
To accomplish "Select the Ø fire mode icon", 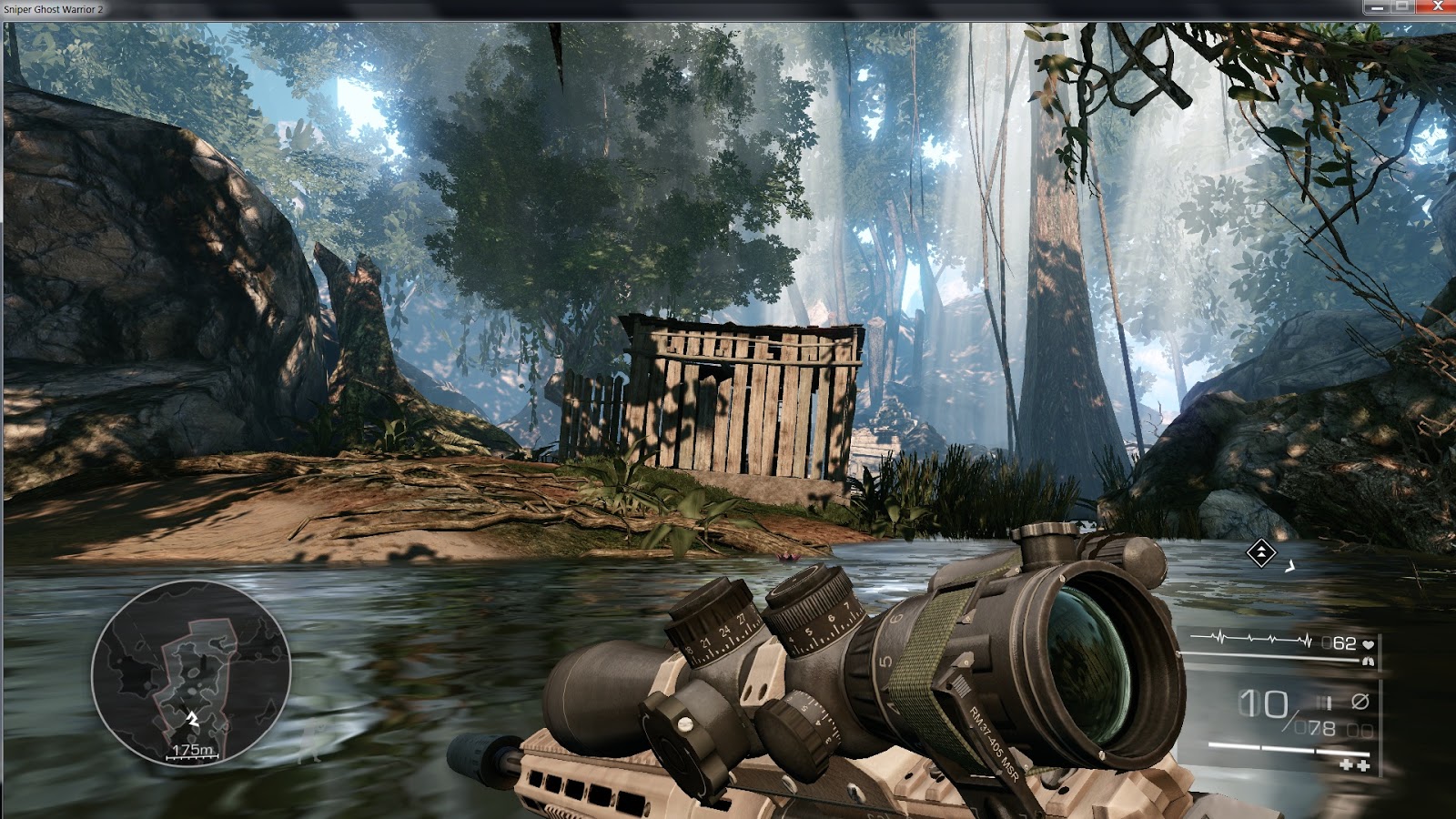I will (x=1360, y=702).
